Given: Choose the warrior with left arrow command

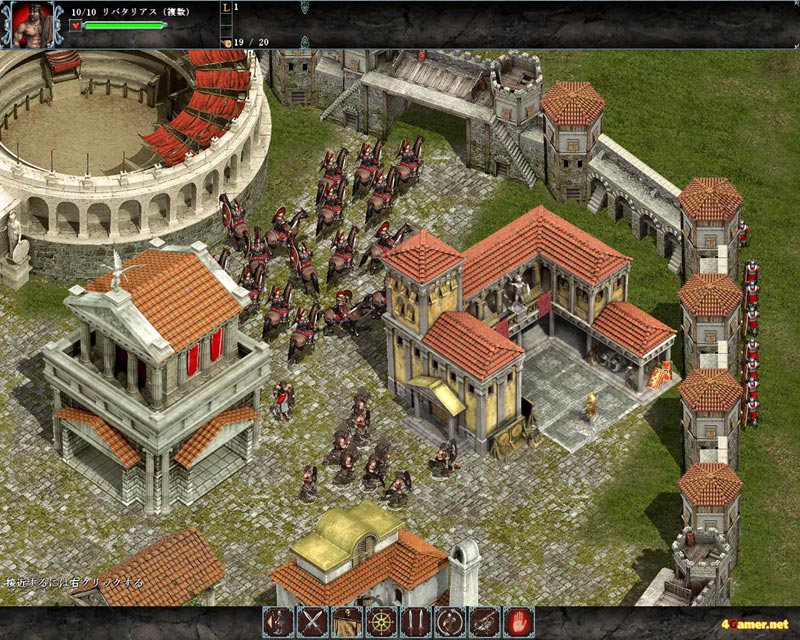Looking at the screenshot, I should tap(277, 622).
